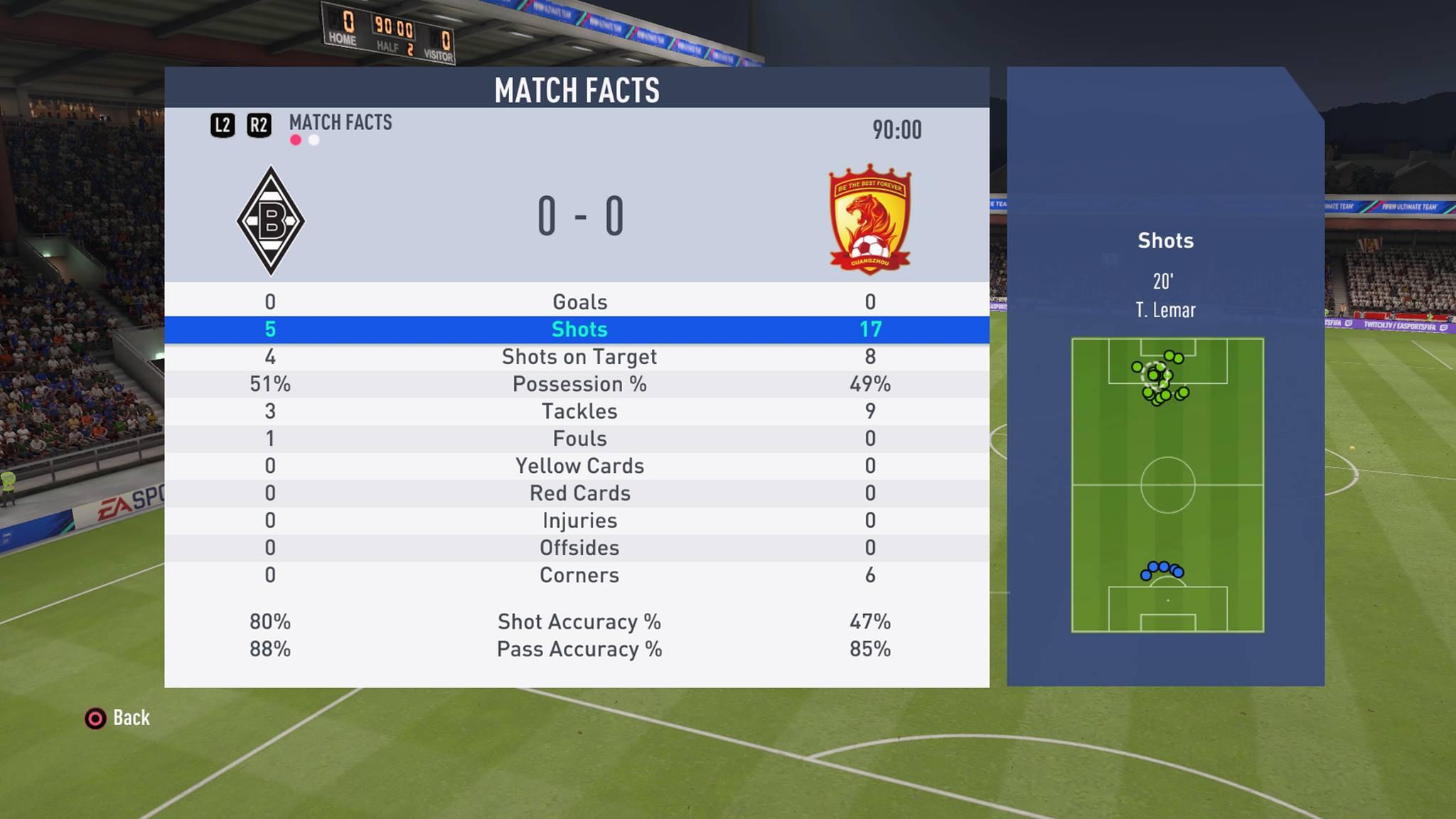Pick the Injuries stat row

coord(579,521)
